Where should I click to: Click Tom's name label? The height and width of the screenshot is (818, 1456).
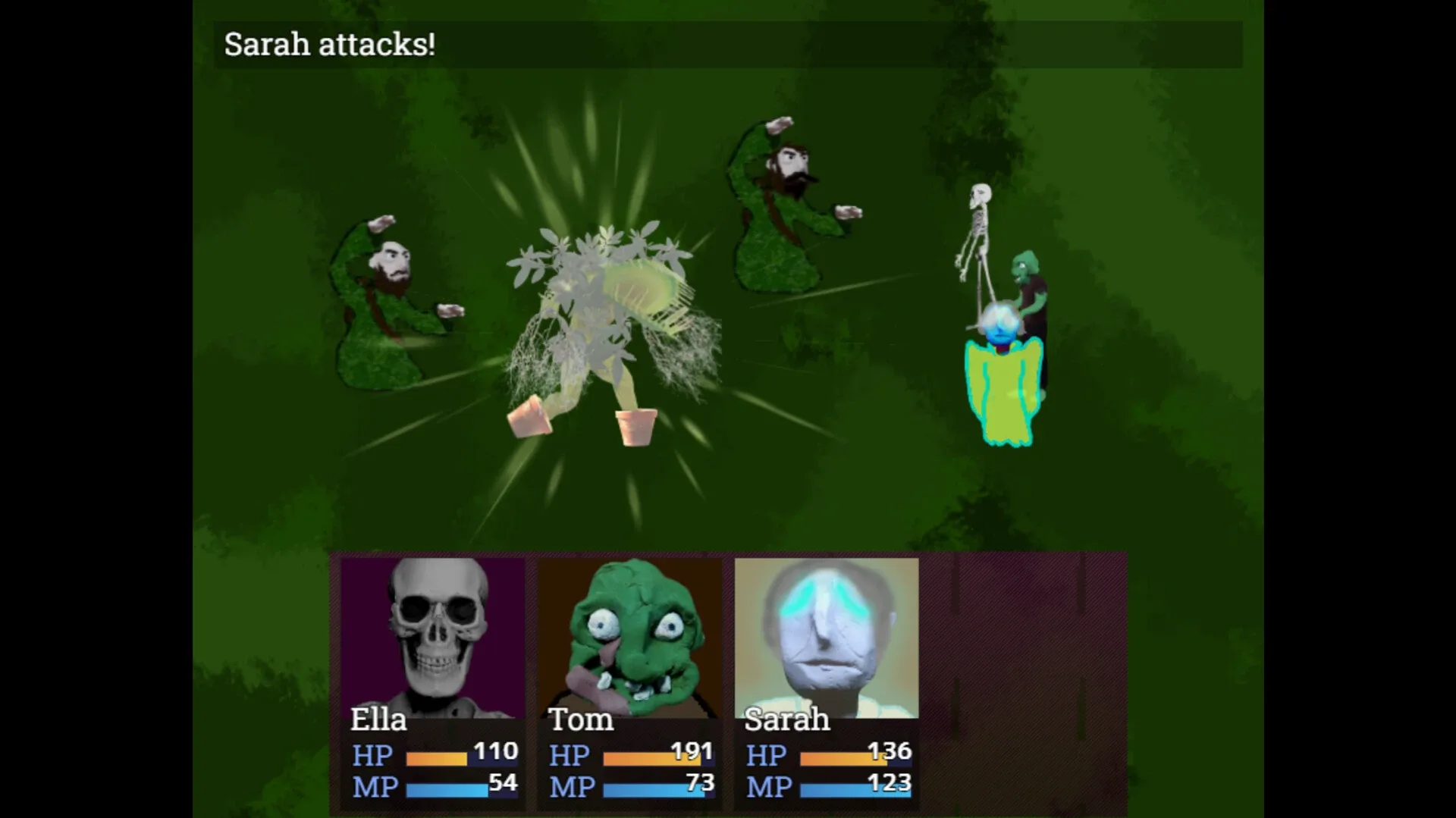pos(581,720)
